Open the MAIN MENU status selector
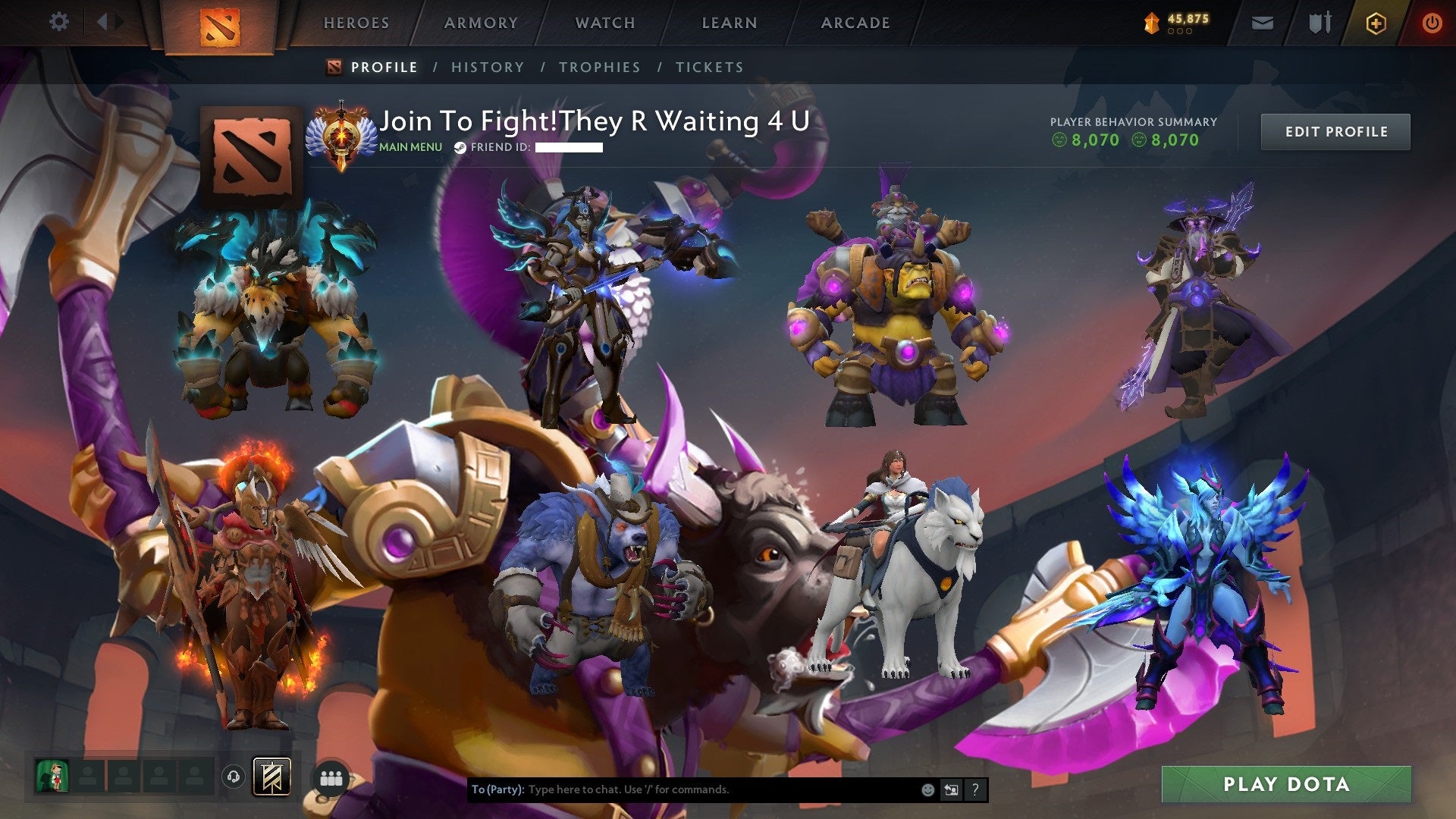Viewport: 1456px width, 819px height. [409, 147]
